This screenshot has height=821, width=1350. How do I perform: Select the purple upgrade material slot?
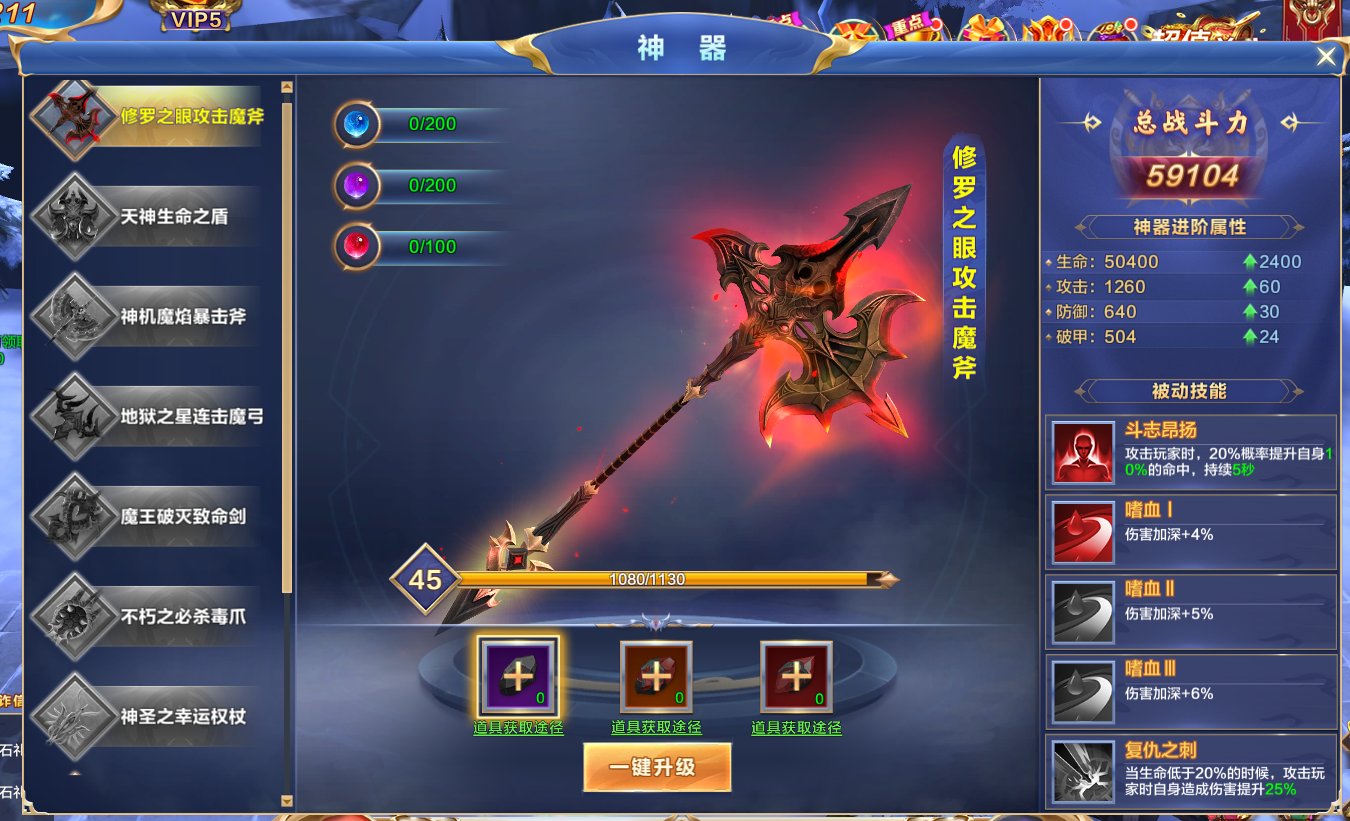coord(517,676)
